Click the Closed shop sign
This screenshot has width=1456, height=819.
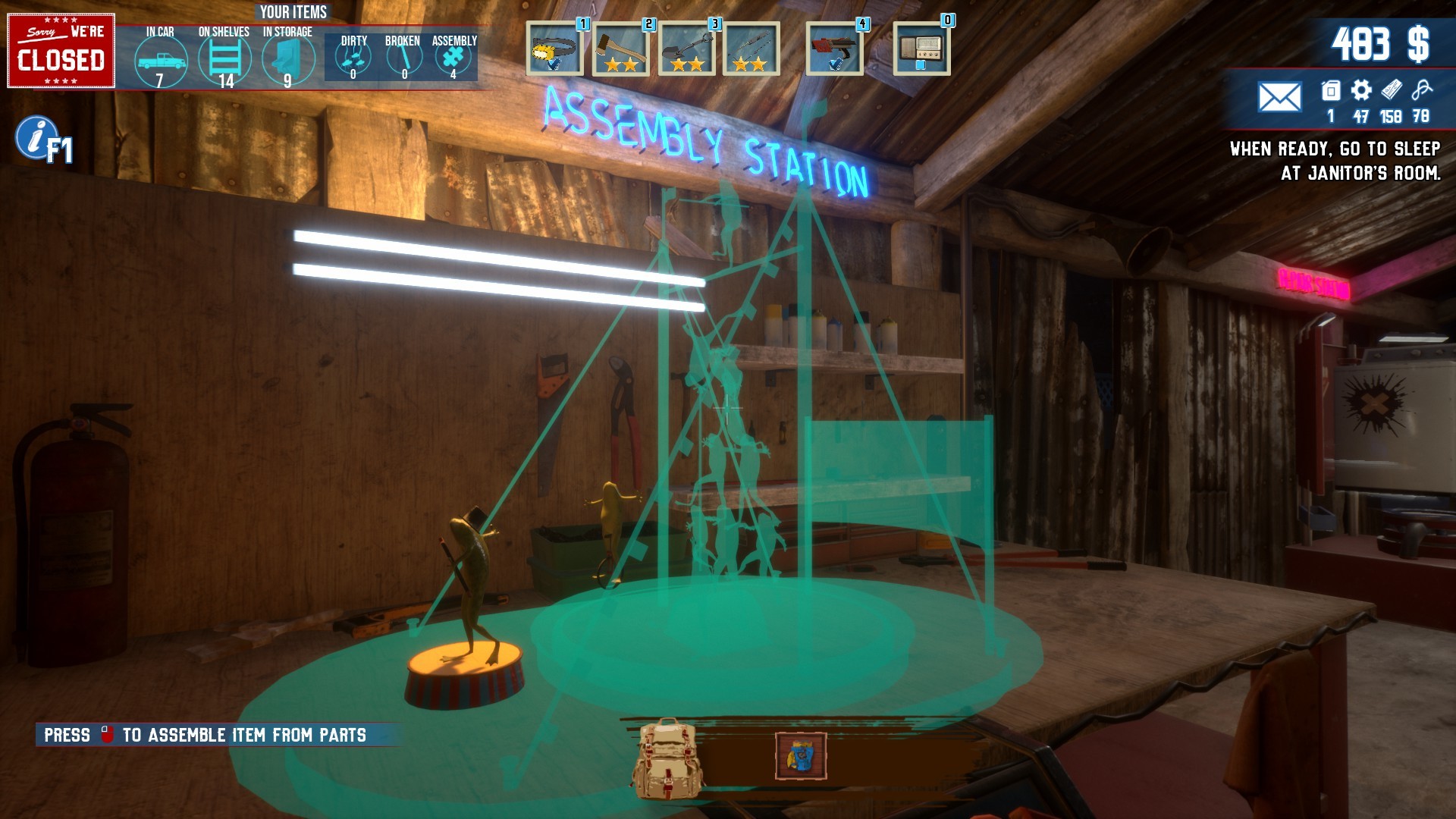61,51
